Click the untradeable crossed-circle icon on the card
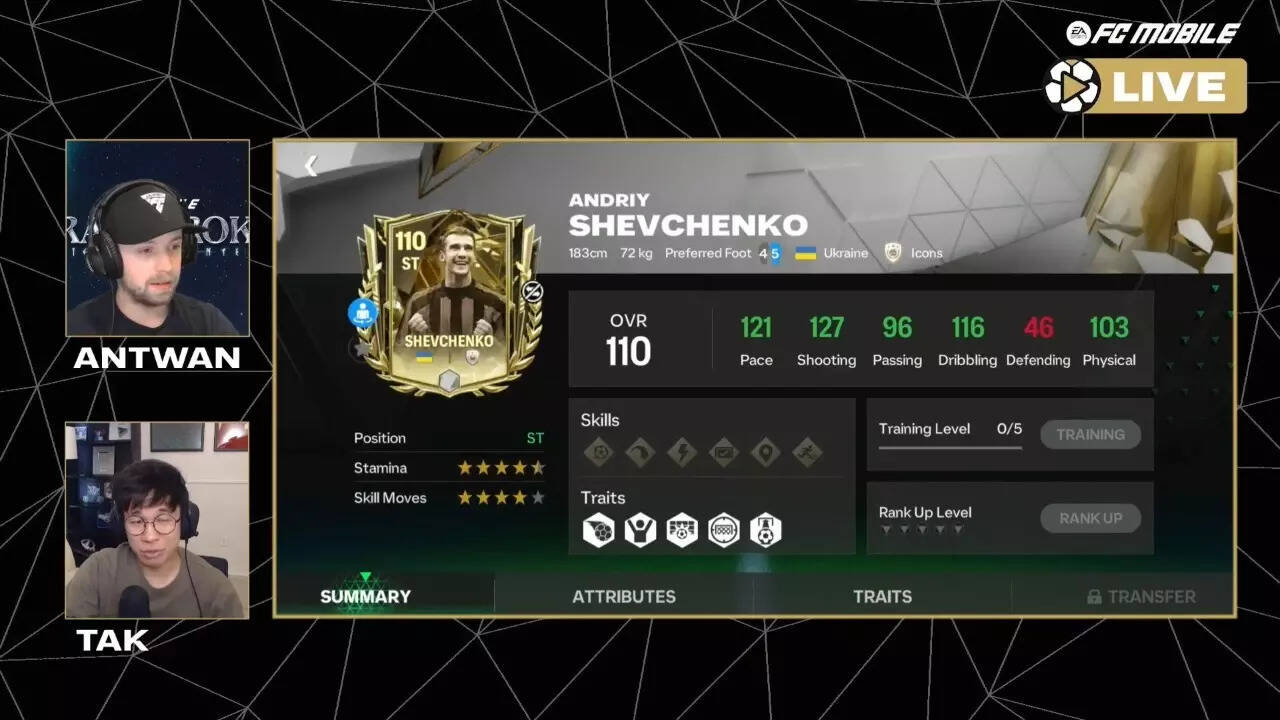 click(531, 292)
